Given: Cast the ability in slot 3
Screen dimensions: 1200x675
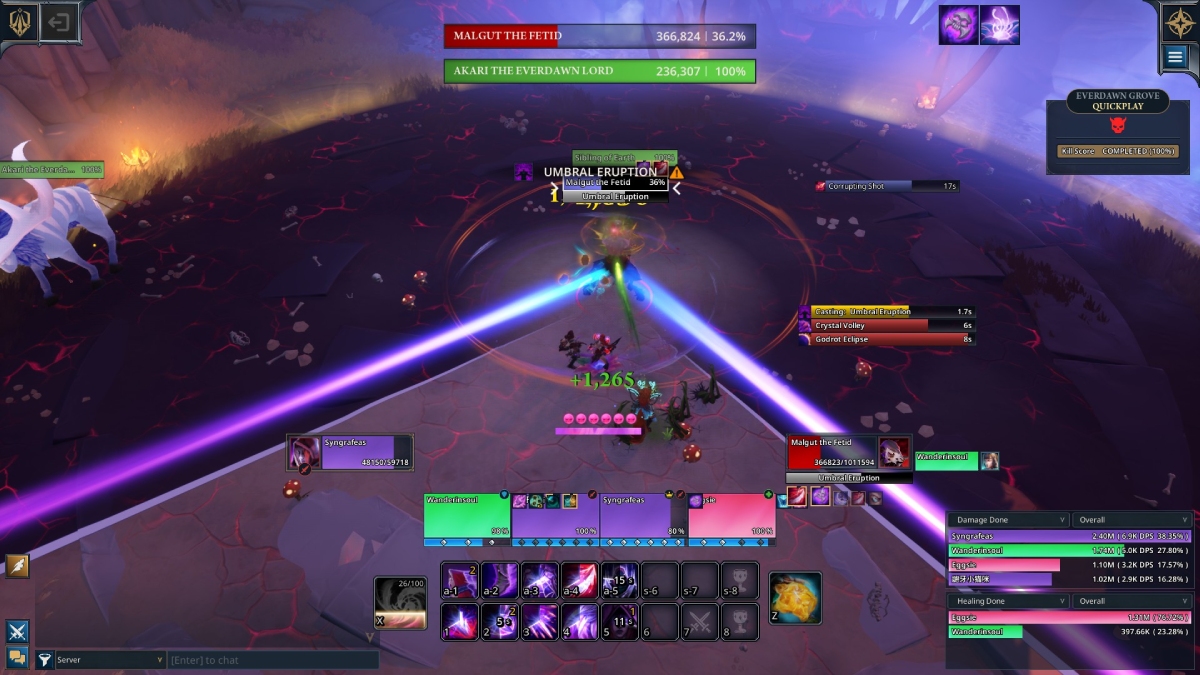Looking at the screenshot, I should [540, 622].
